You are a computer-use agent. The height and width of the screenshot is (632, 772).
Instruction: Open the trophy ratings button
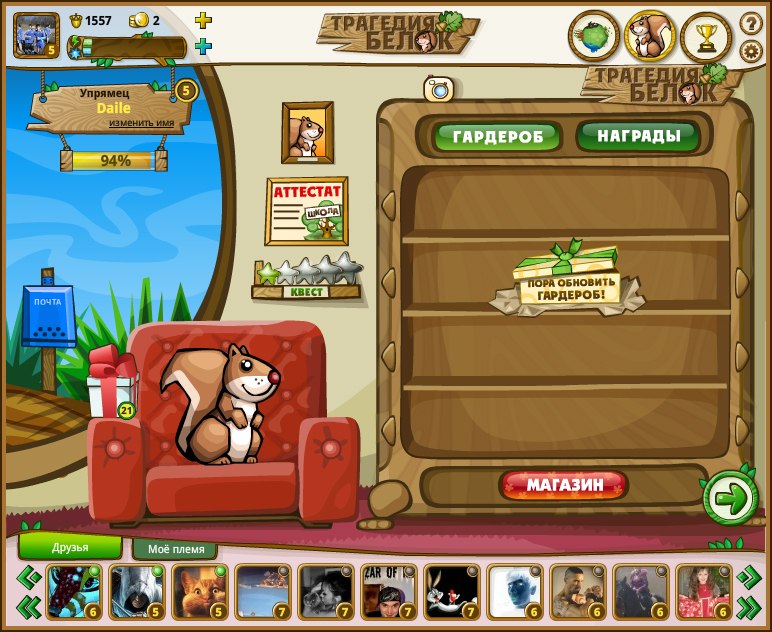[x=706, y=37]
